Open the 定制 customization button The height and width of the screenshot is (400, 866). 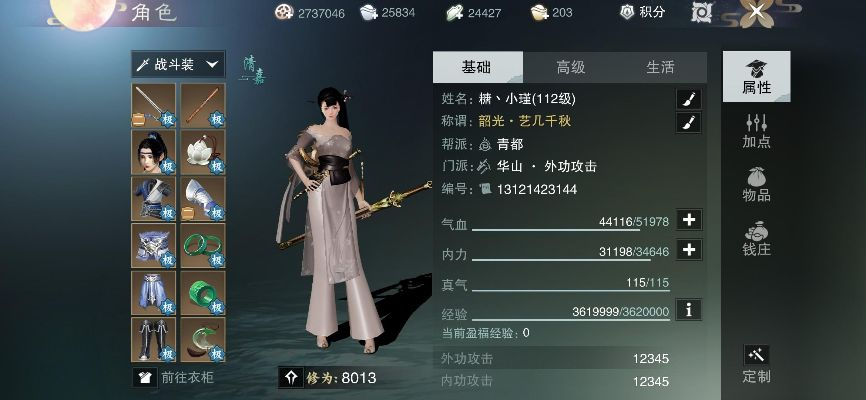pyautogui.click(x=756, y=365)
